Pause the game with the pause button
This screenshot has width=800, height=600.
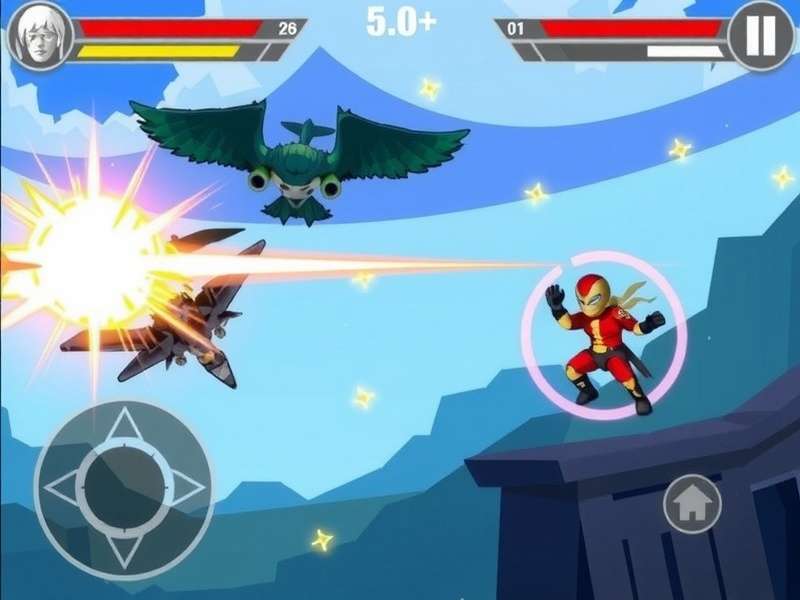click(x=761, y=36)
